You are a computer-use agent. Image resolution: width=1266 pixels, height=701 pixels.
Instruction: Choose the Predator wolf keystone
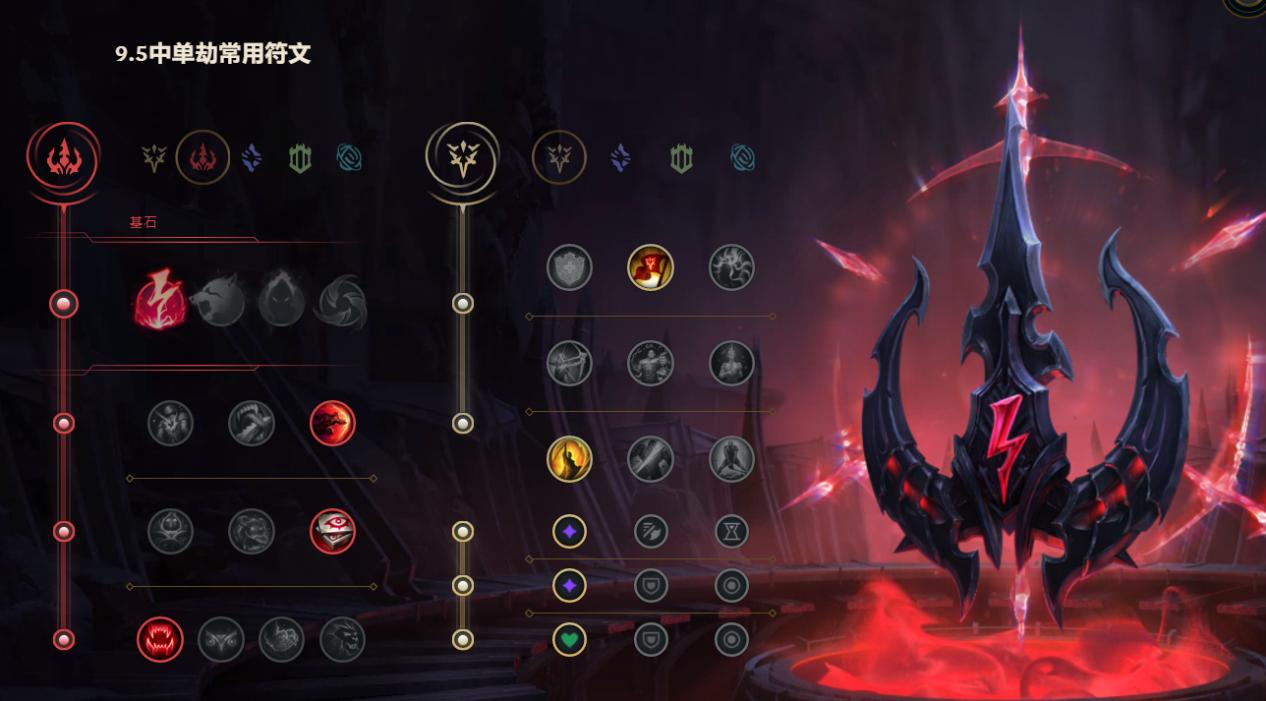click(x=218, y=302)
